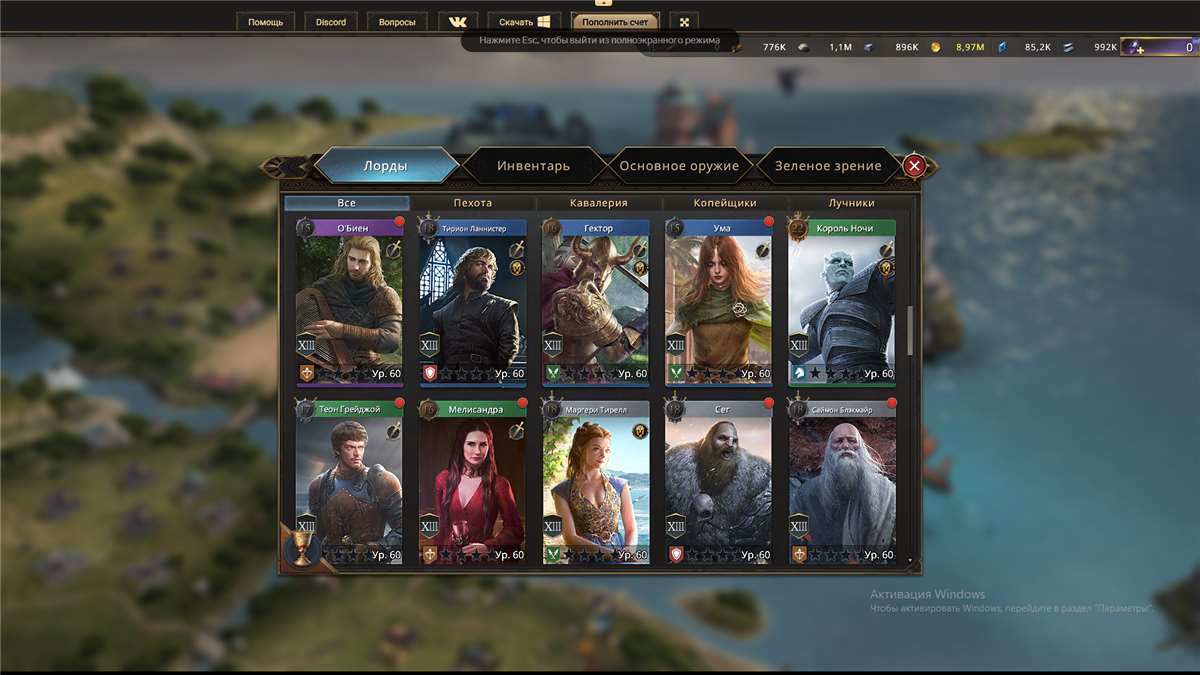Show only Копейщики lords
The image size is (1200, 675).
tap(725, 203)
